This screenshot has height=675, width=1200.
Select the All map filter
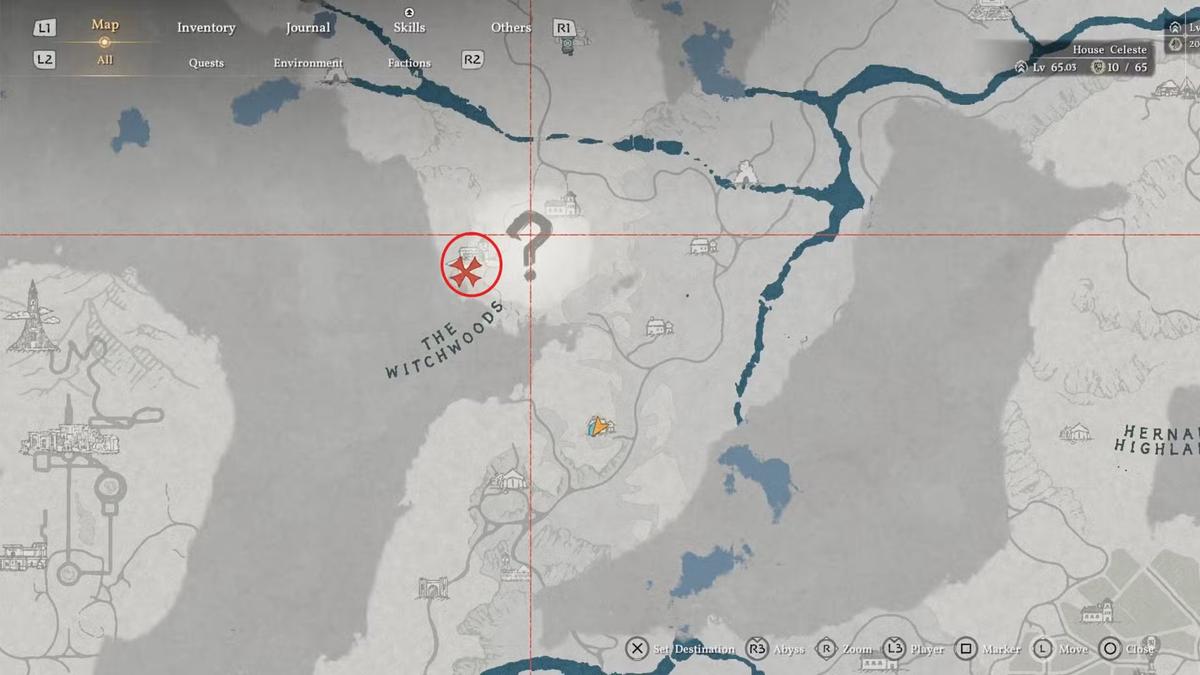[x=105, y=60]
